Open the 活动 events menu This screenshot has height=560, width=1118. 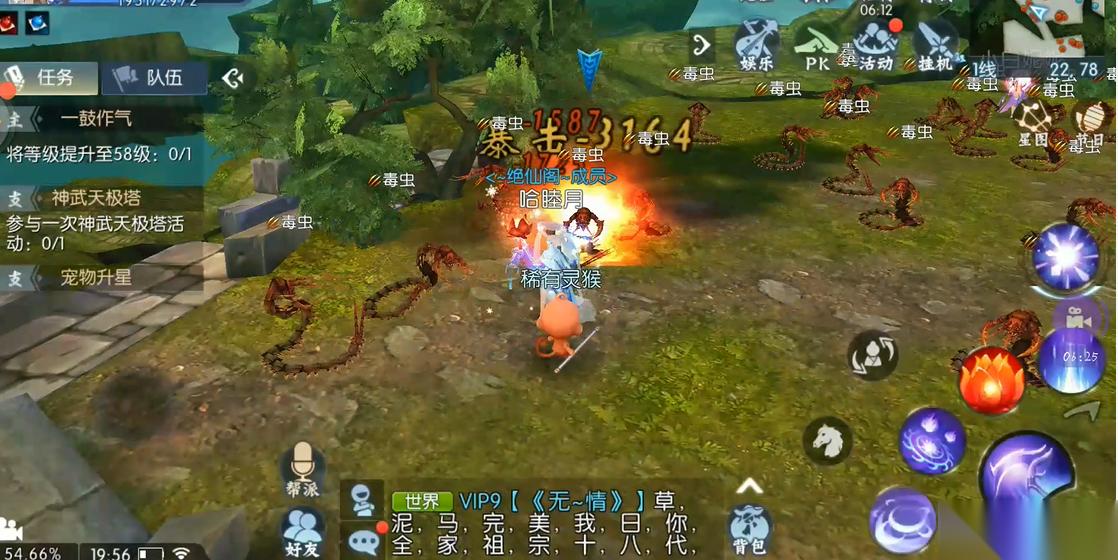point(875,46)
